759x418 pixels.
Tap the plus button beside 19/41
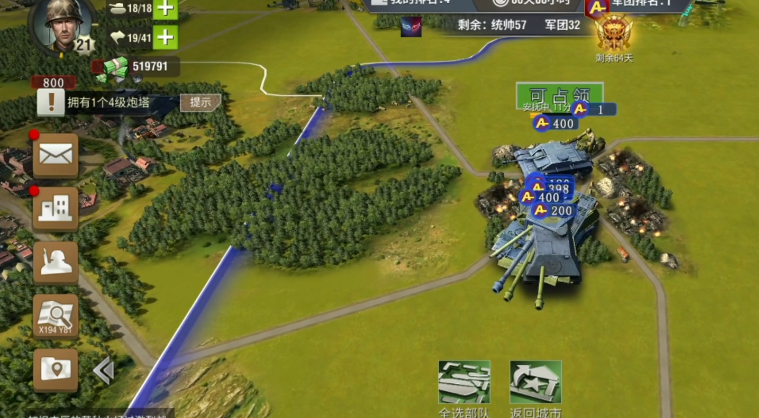(164, 39)
